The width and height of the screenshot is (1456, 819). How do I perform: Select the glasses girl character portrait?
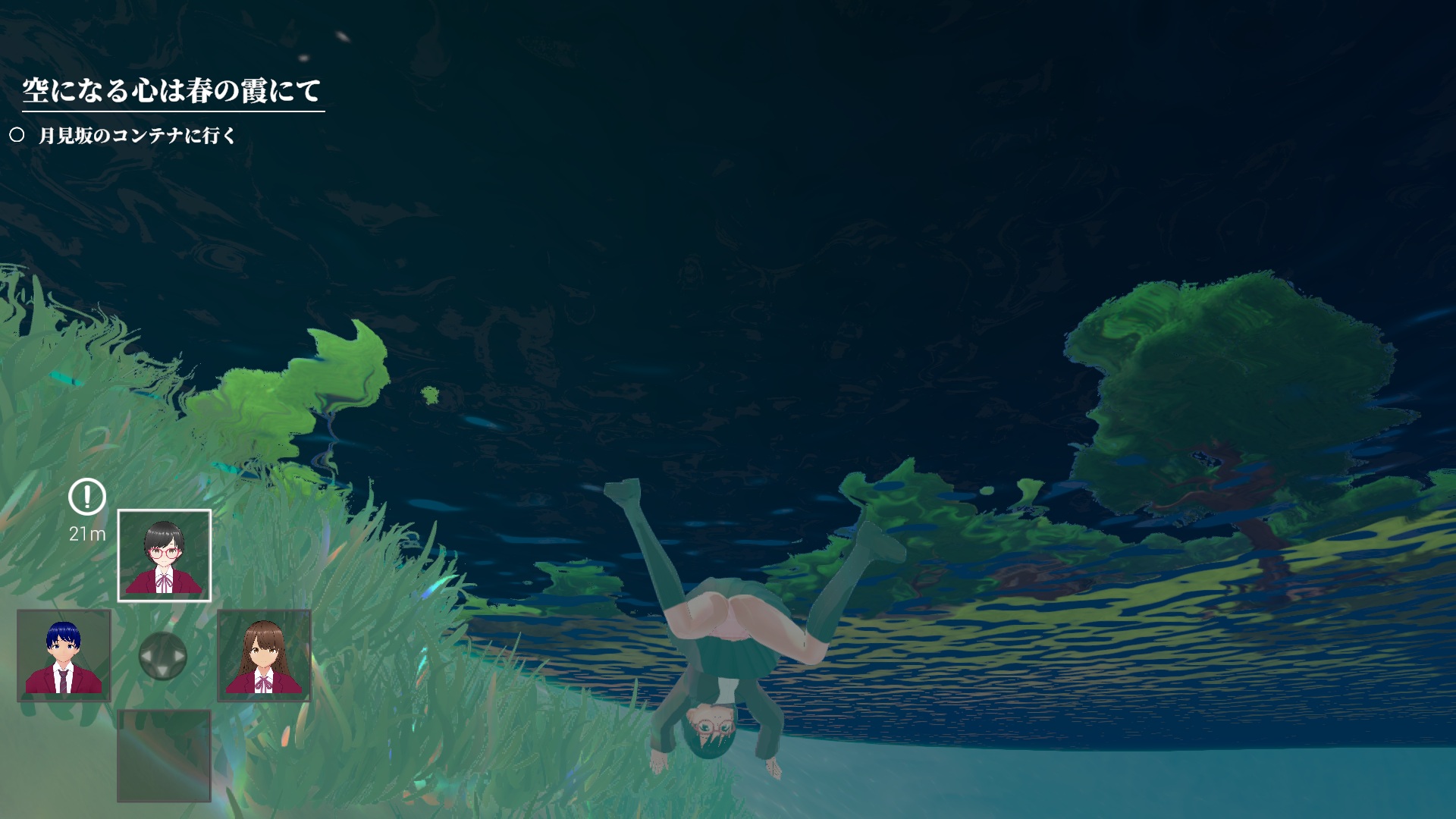[x=164, y=556]
